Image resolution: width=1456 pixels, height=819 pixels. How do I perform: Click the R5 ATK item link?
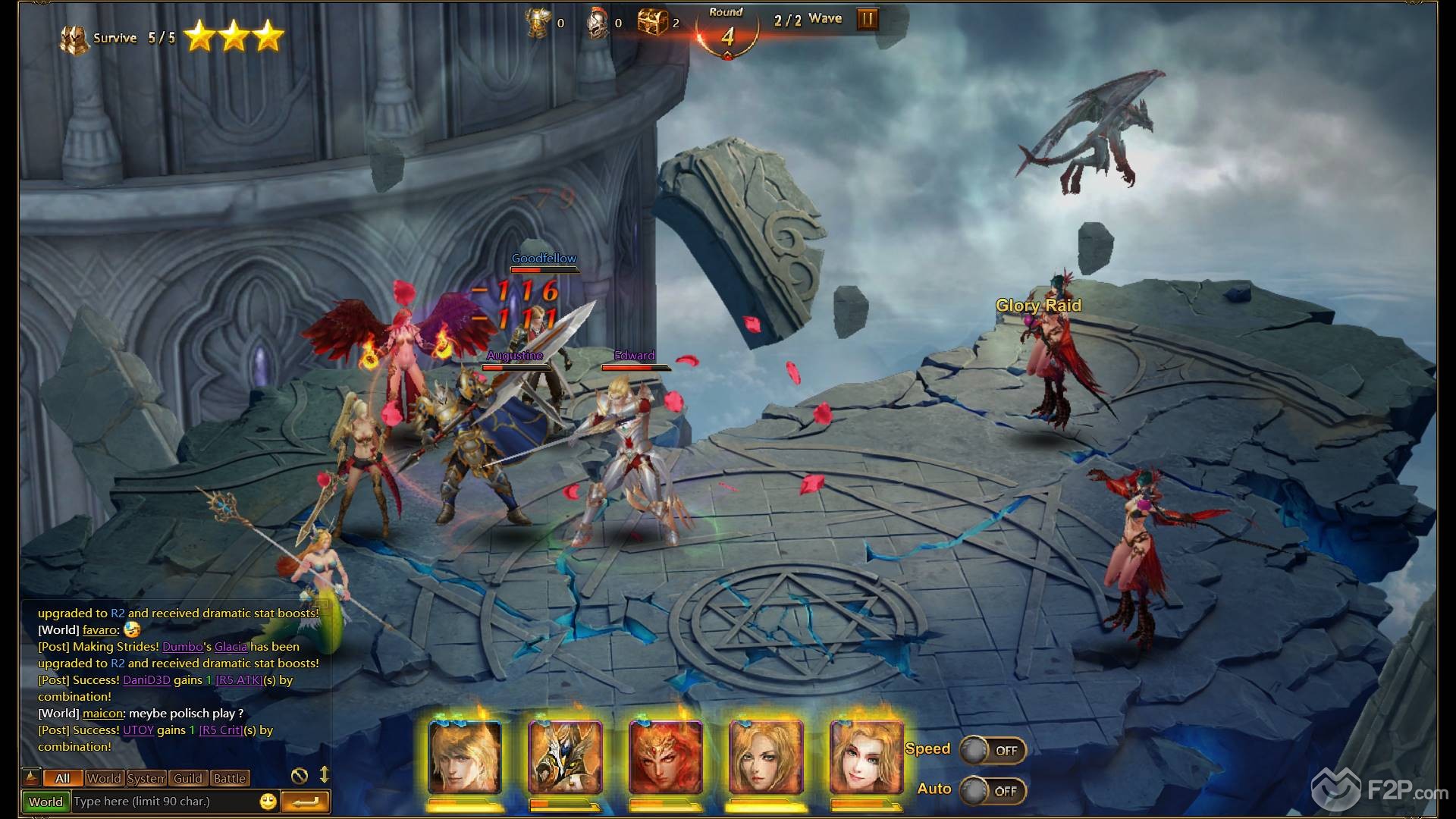239,680
